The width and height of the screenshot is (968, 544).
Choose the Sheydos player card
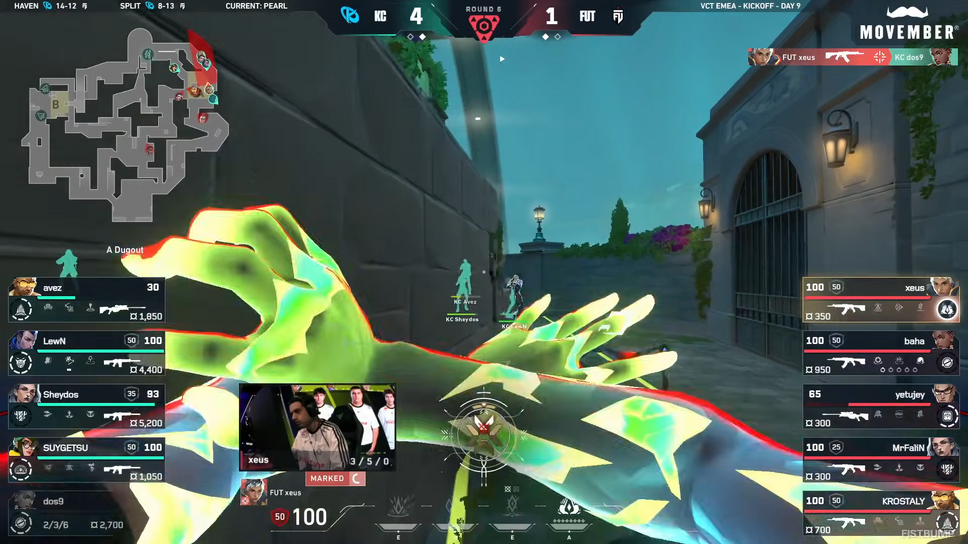86,407
